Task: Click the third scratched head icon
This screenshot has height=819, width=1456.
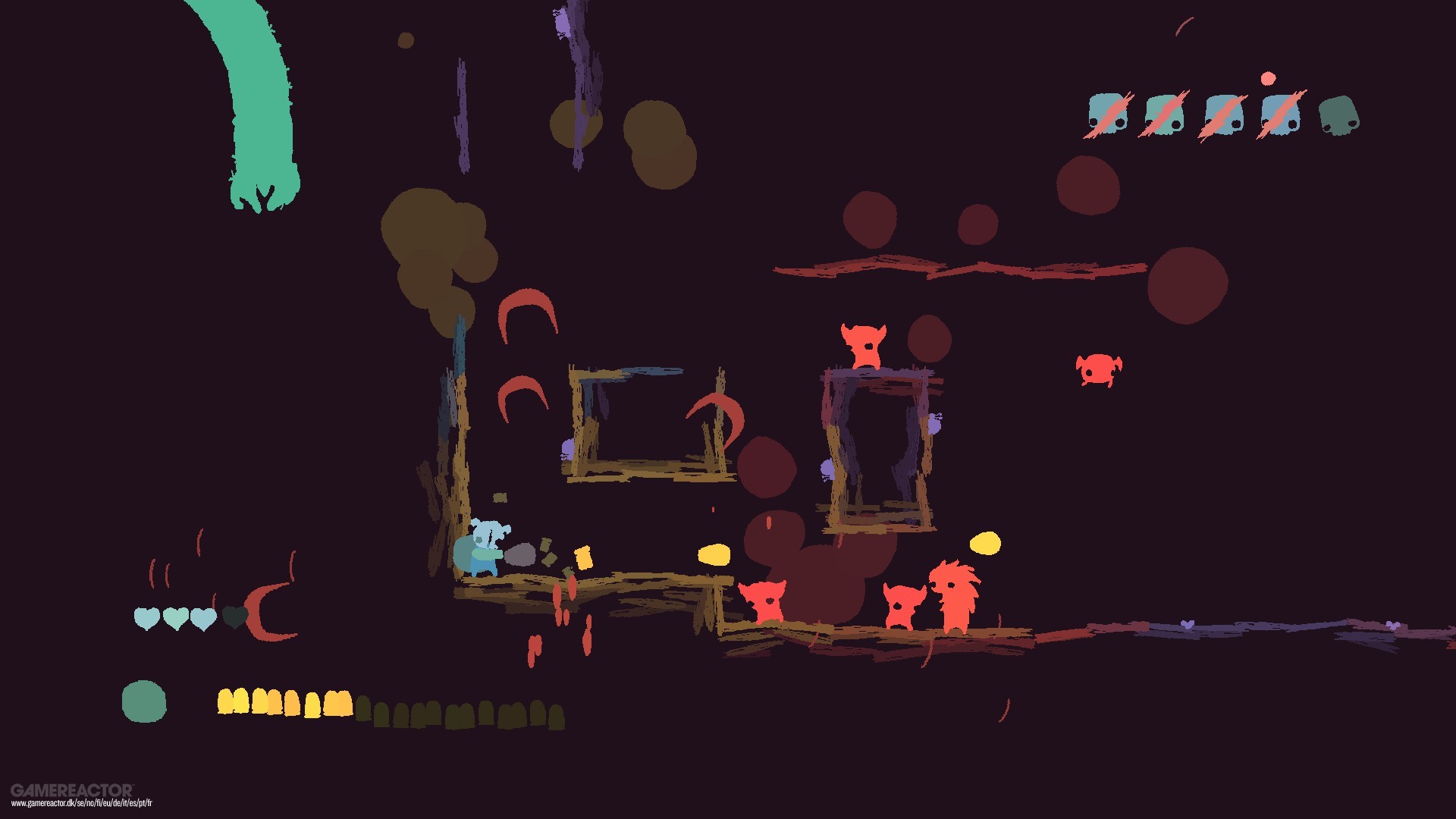Action: (x=1224, y=115)
